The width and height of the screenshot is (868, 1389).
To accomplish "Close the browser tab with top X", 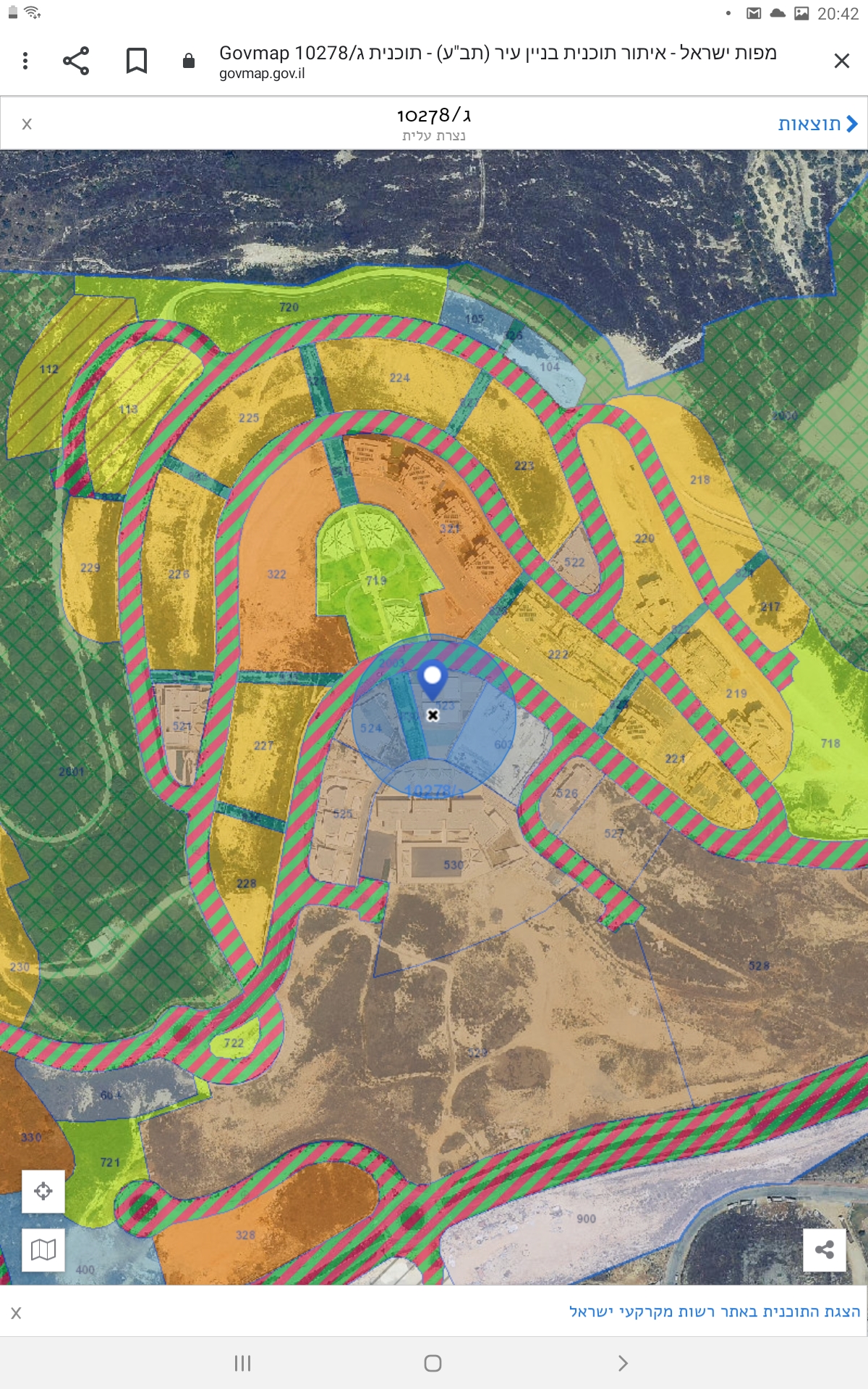I will [x=841, y=61].
